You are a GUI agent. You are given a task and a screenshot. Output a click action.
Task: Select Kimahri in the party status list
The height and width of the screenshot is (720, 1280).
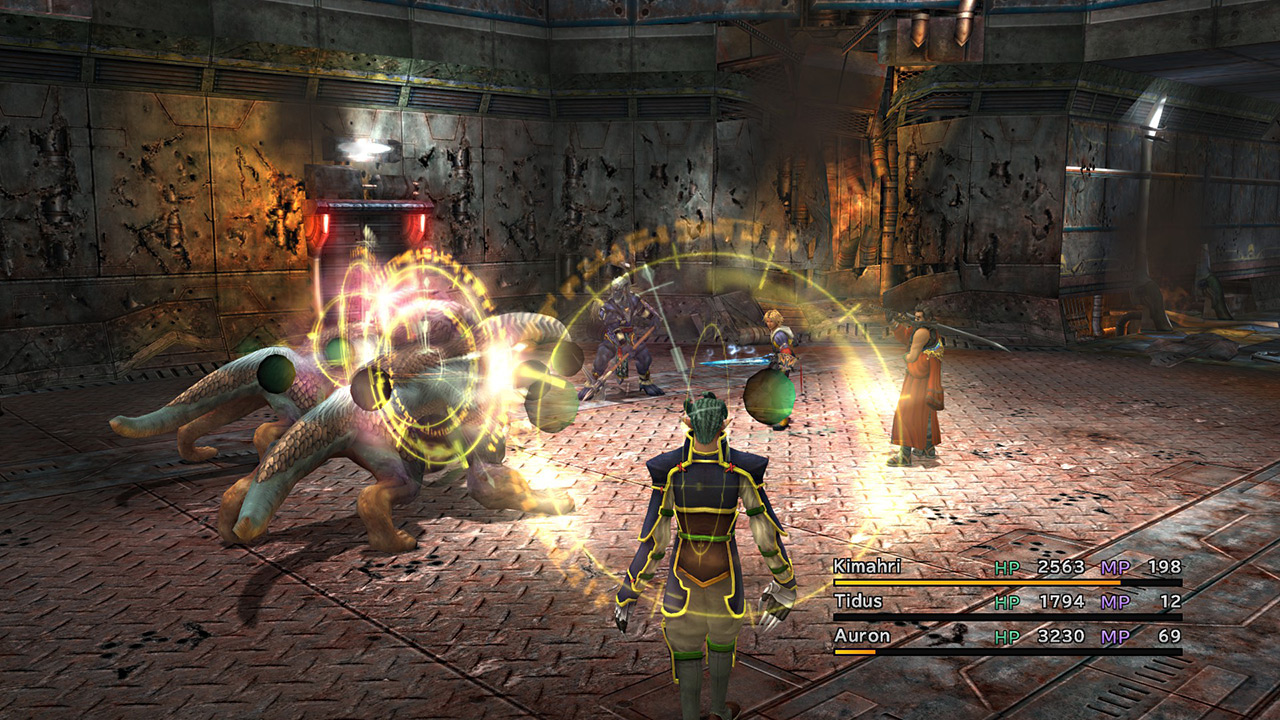click(866, 567)
